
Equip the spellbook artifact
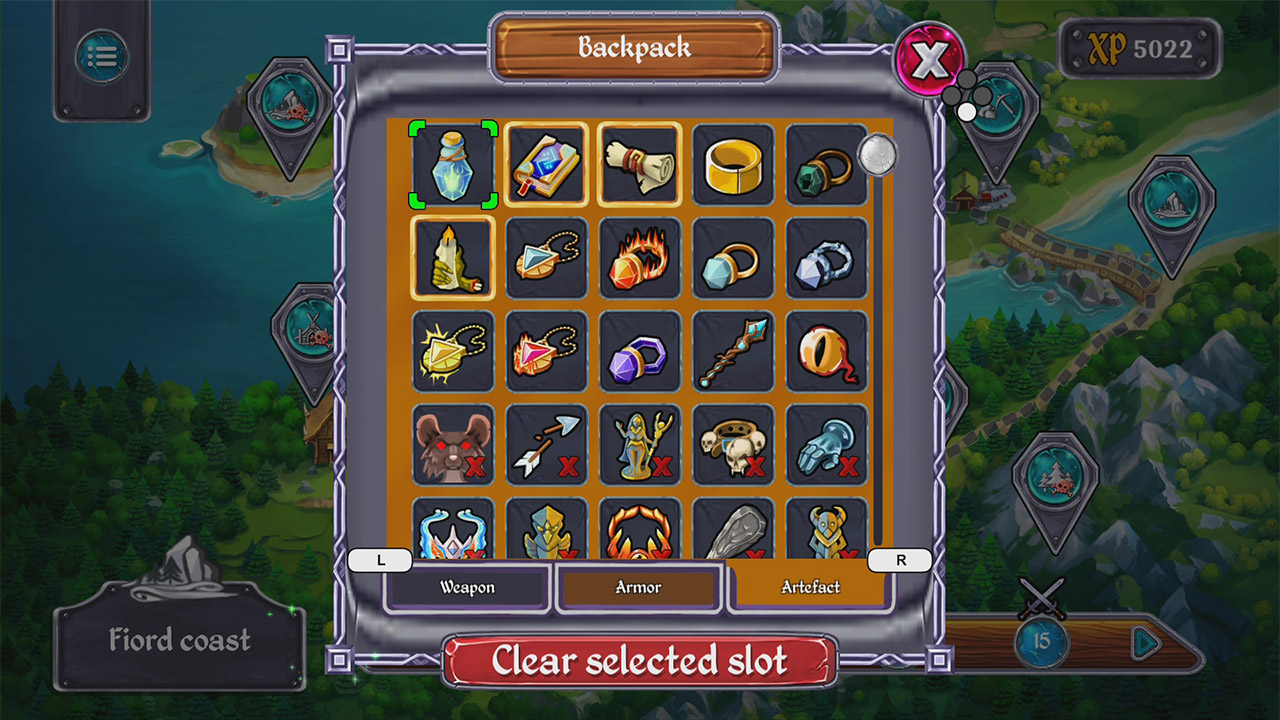tap(546, 166)
